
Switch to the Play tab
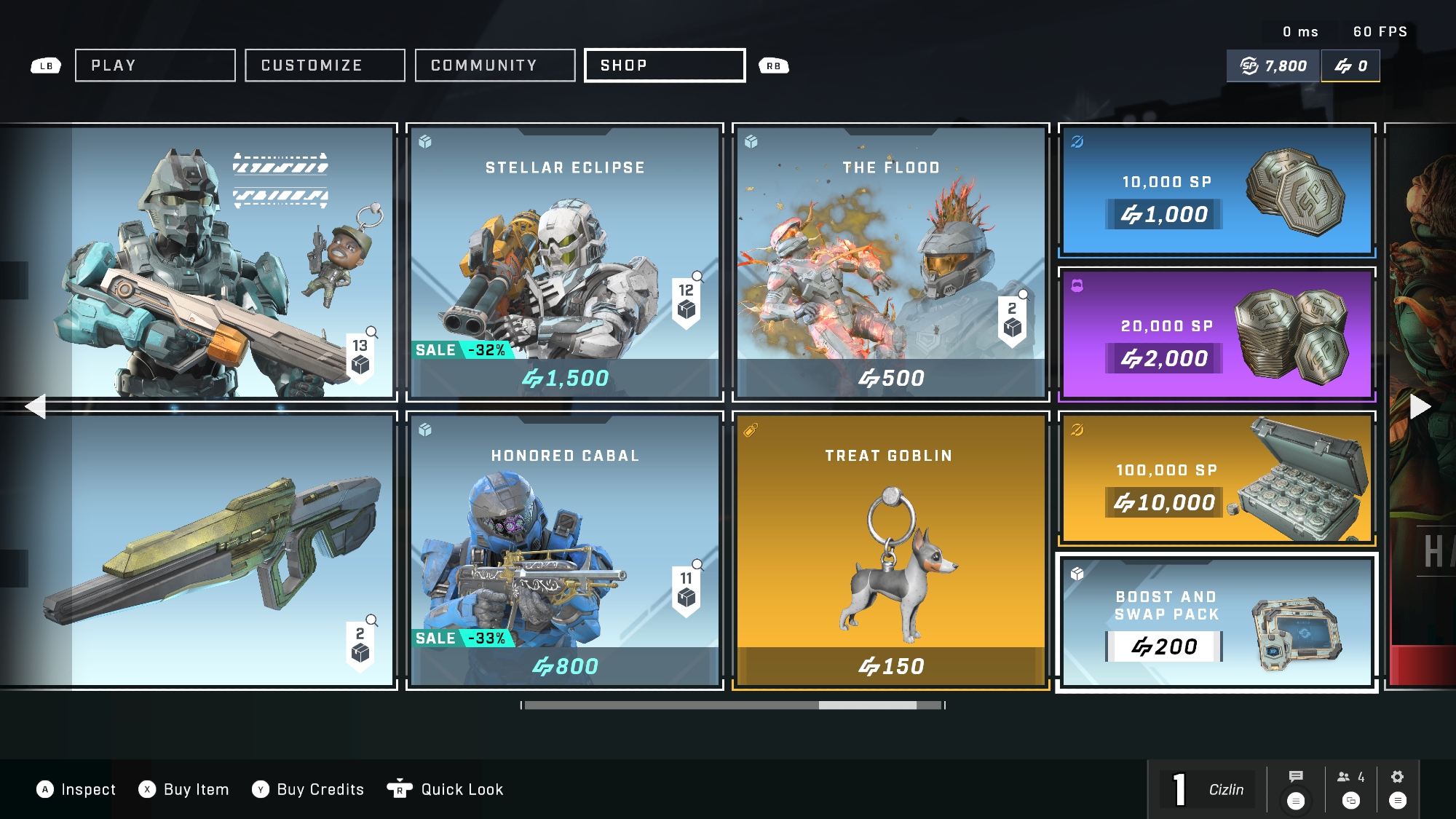click(155, 66)
